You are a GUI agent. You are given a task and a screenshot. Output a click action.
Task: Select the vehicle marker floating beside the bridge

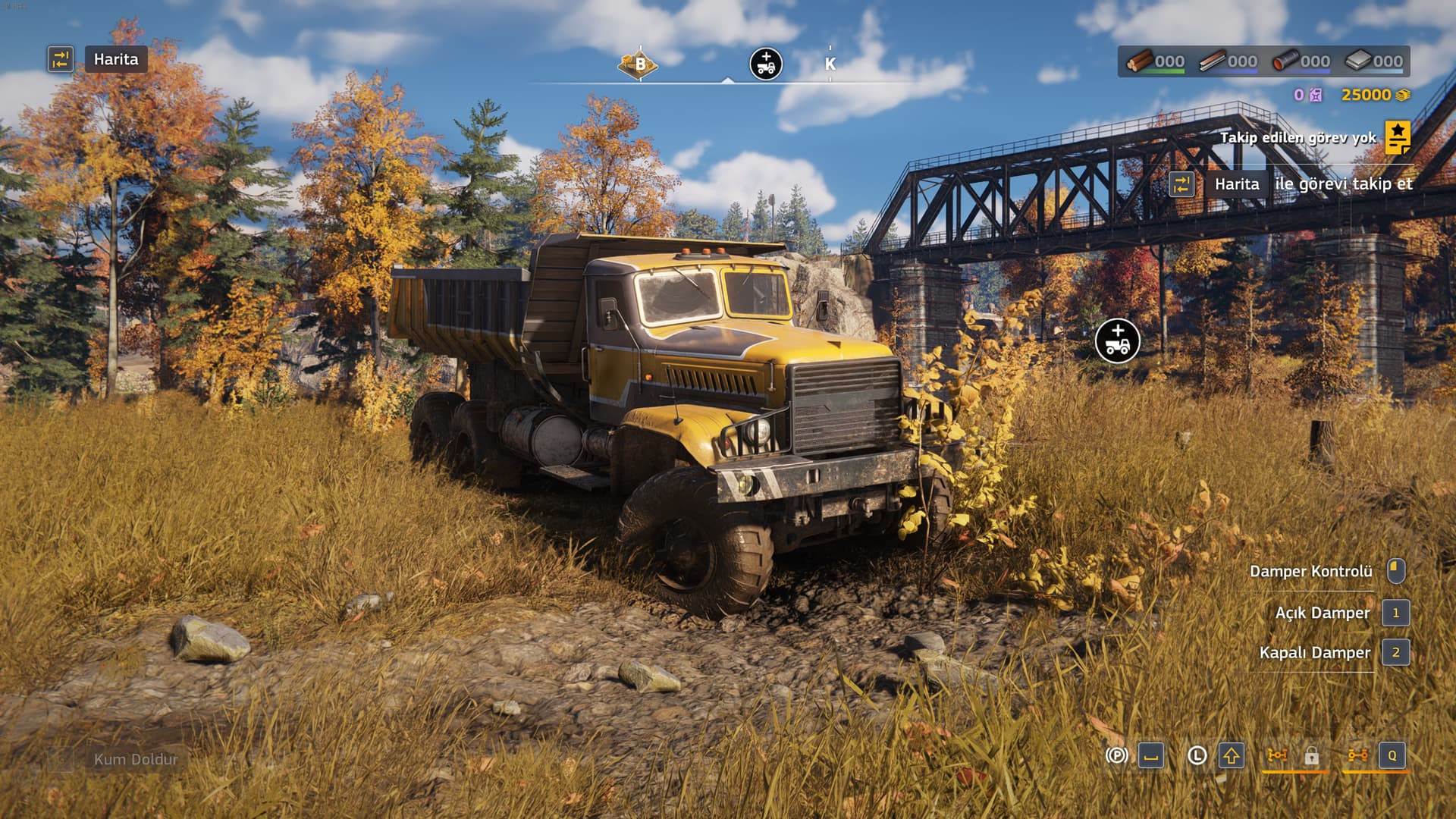[1117, 340]
